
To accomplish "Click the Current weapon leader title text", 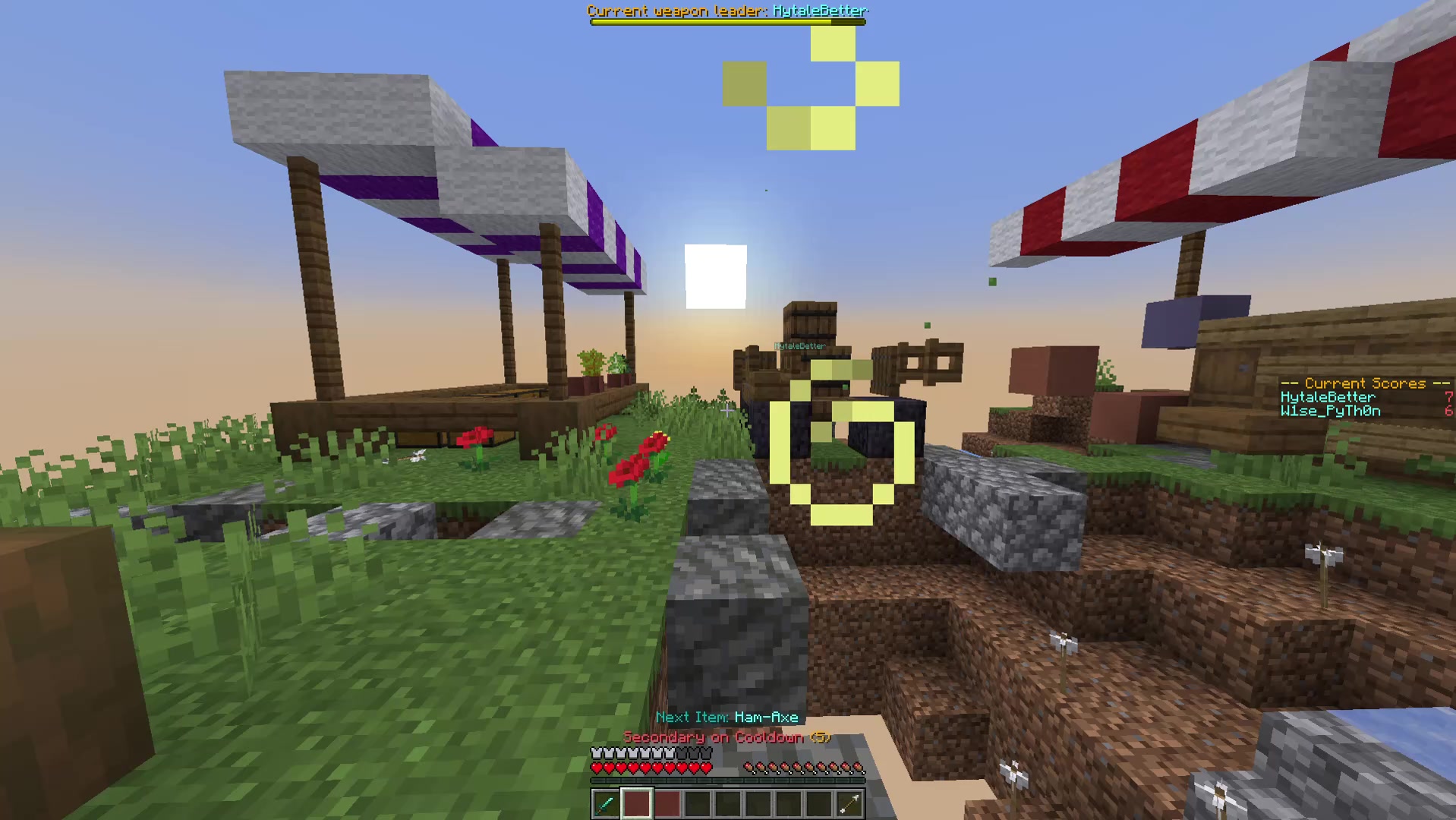I will coord(678,11).
